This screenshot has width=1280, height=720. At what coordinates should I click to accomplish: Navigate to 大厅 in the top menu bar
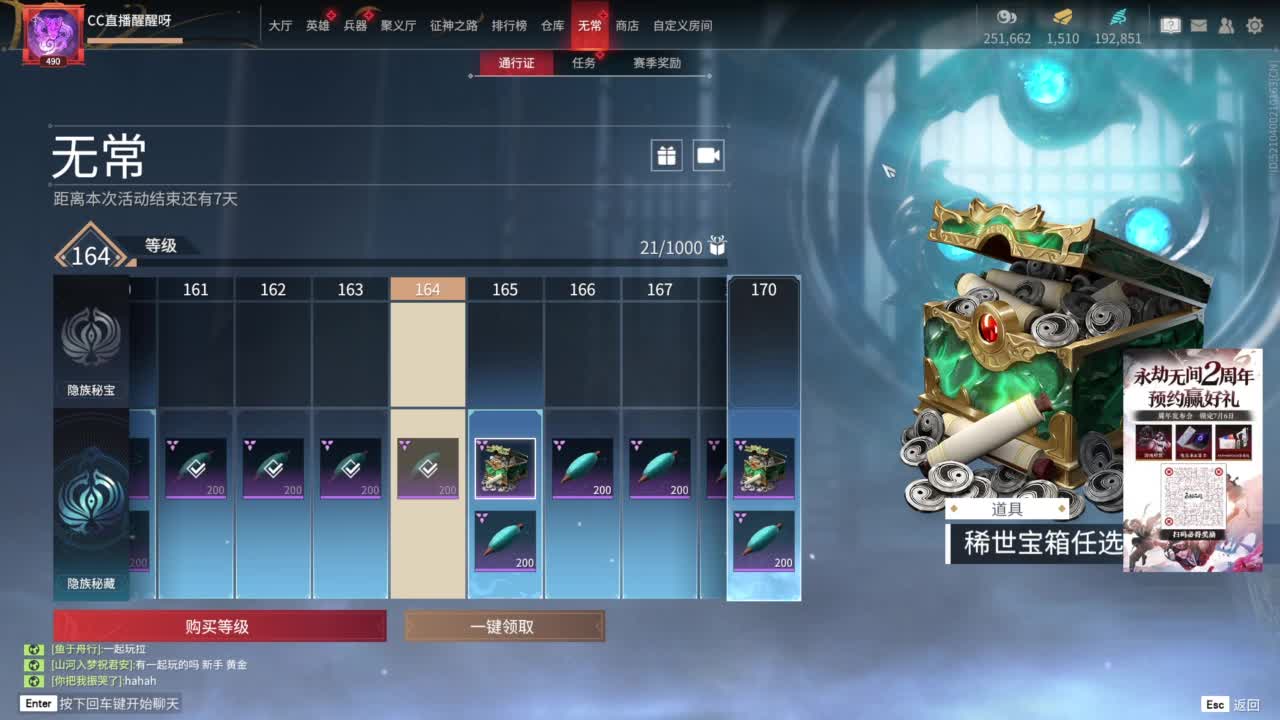(x=280, y=27)
